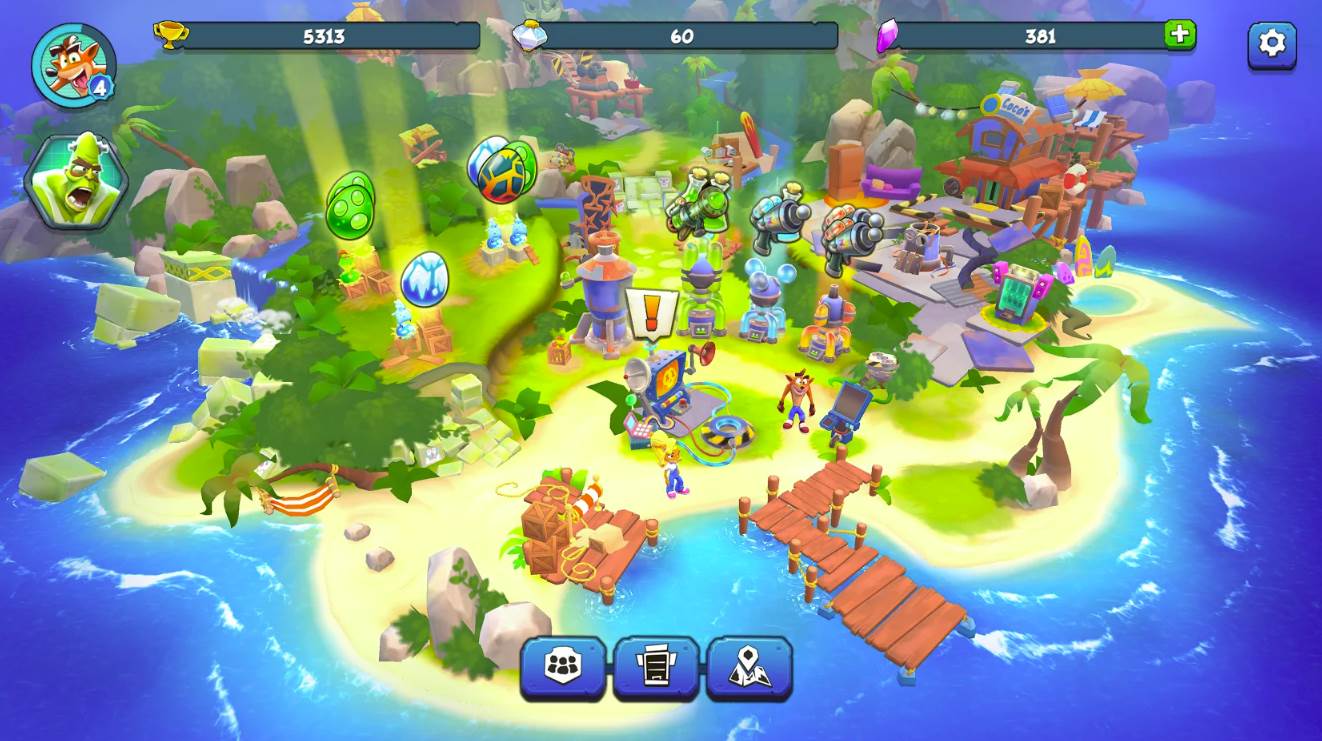Collect the red and blue striped egg
1322x741 pixels.
click(503, 171)
